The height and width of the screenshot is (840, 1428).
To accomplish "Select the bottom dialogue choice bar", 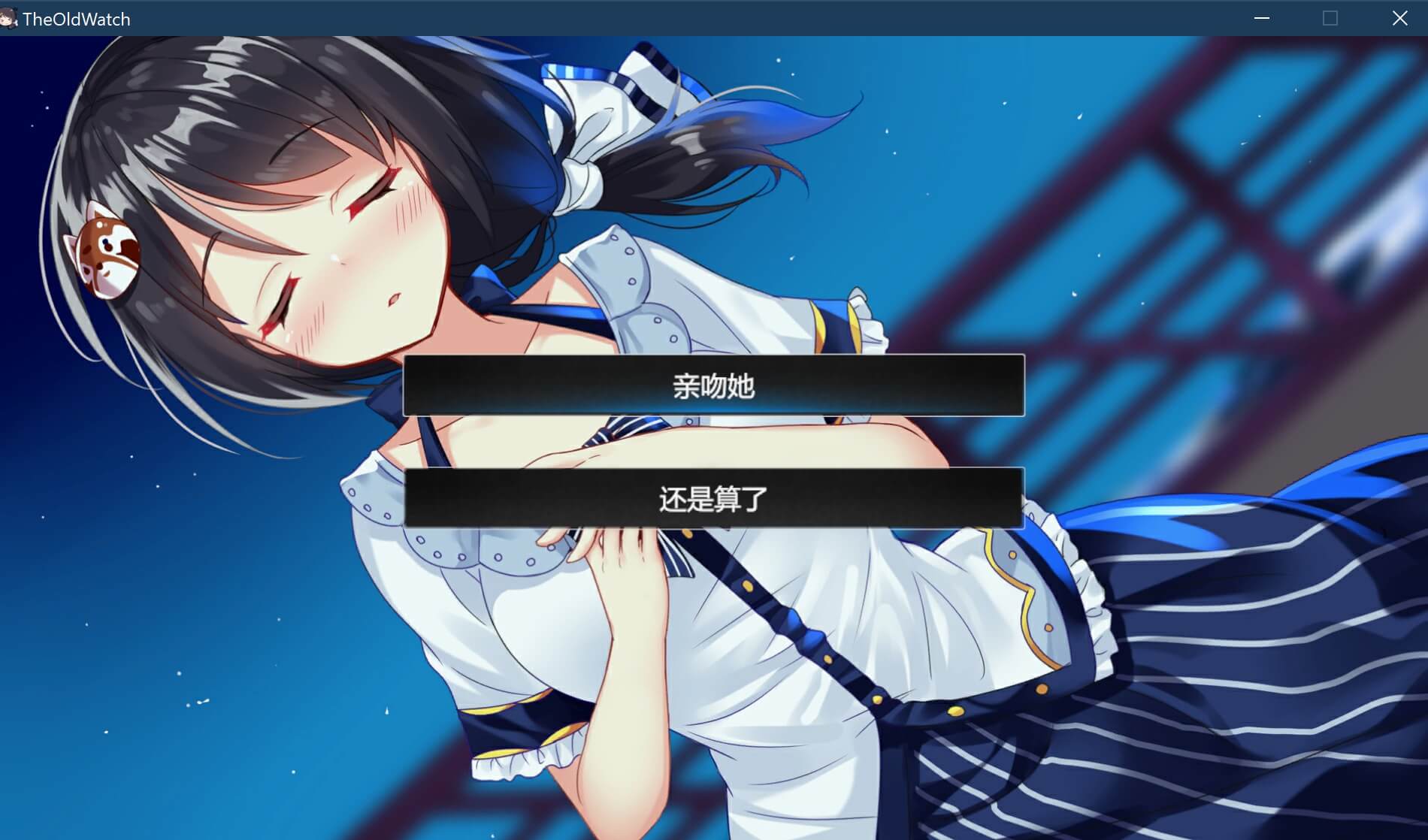I will pos(712,497).
